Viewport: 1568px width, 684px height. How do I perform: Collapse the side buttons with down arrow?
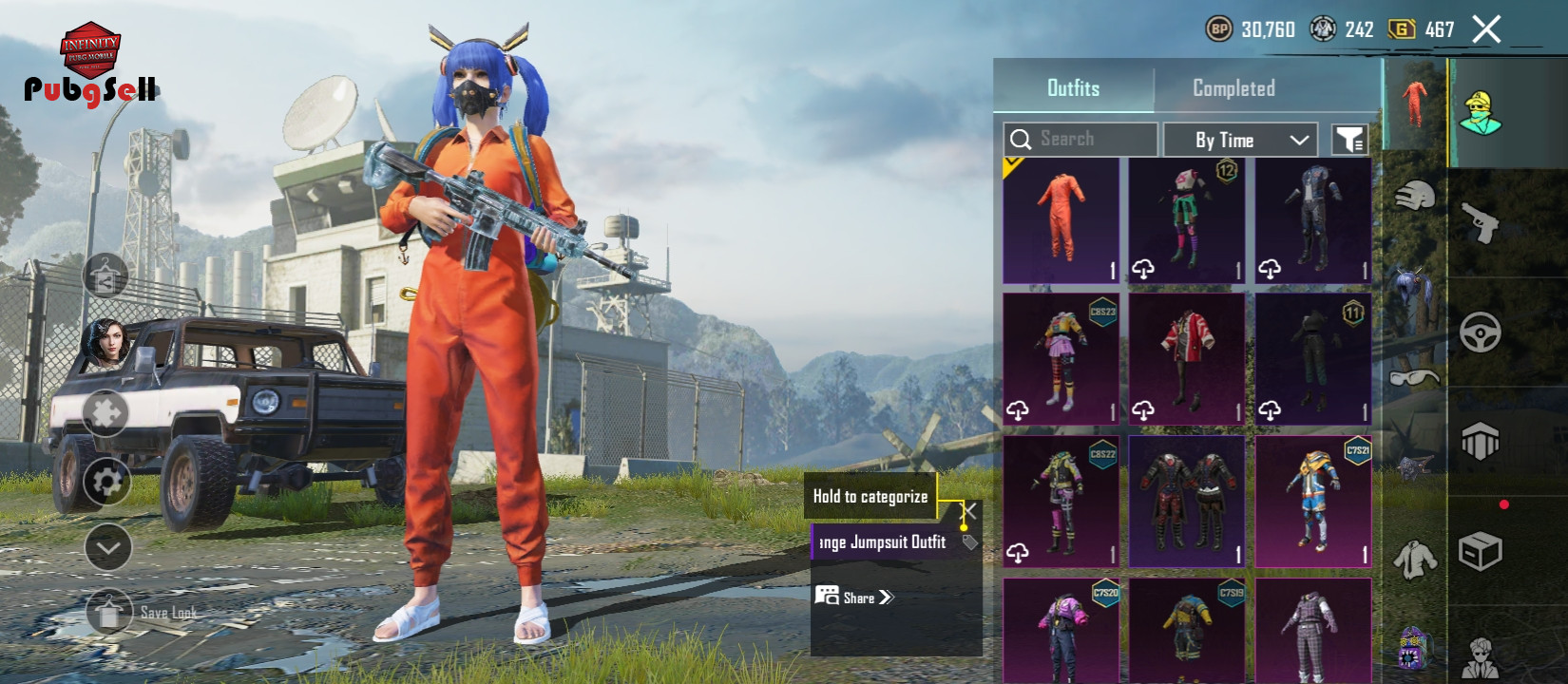pyautogui.click(x=107, y=547)
